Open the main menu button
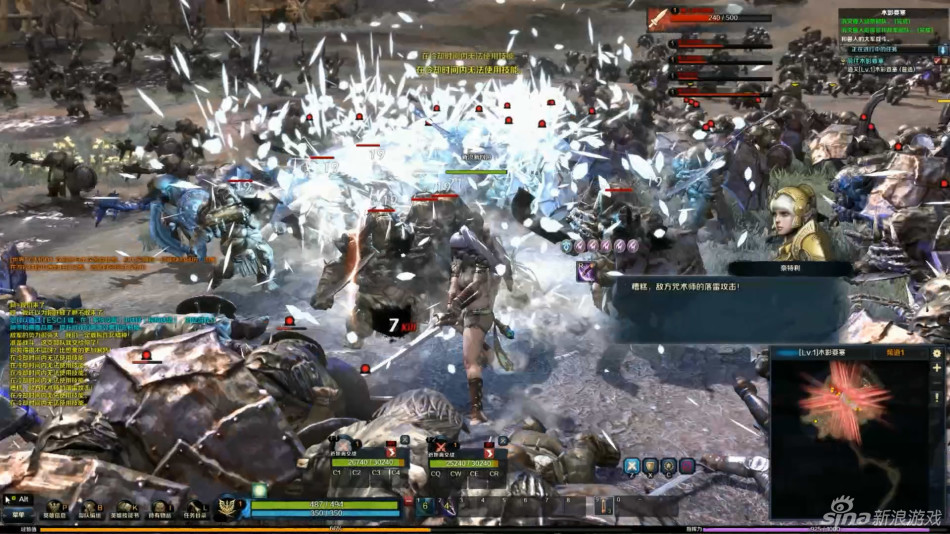 point(18,514)
